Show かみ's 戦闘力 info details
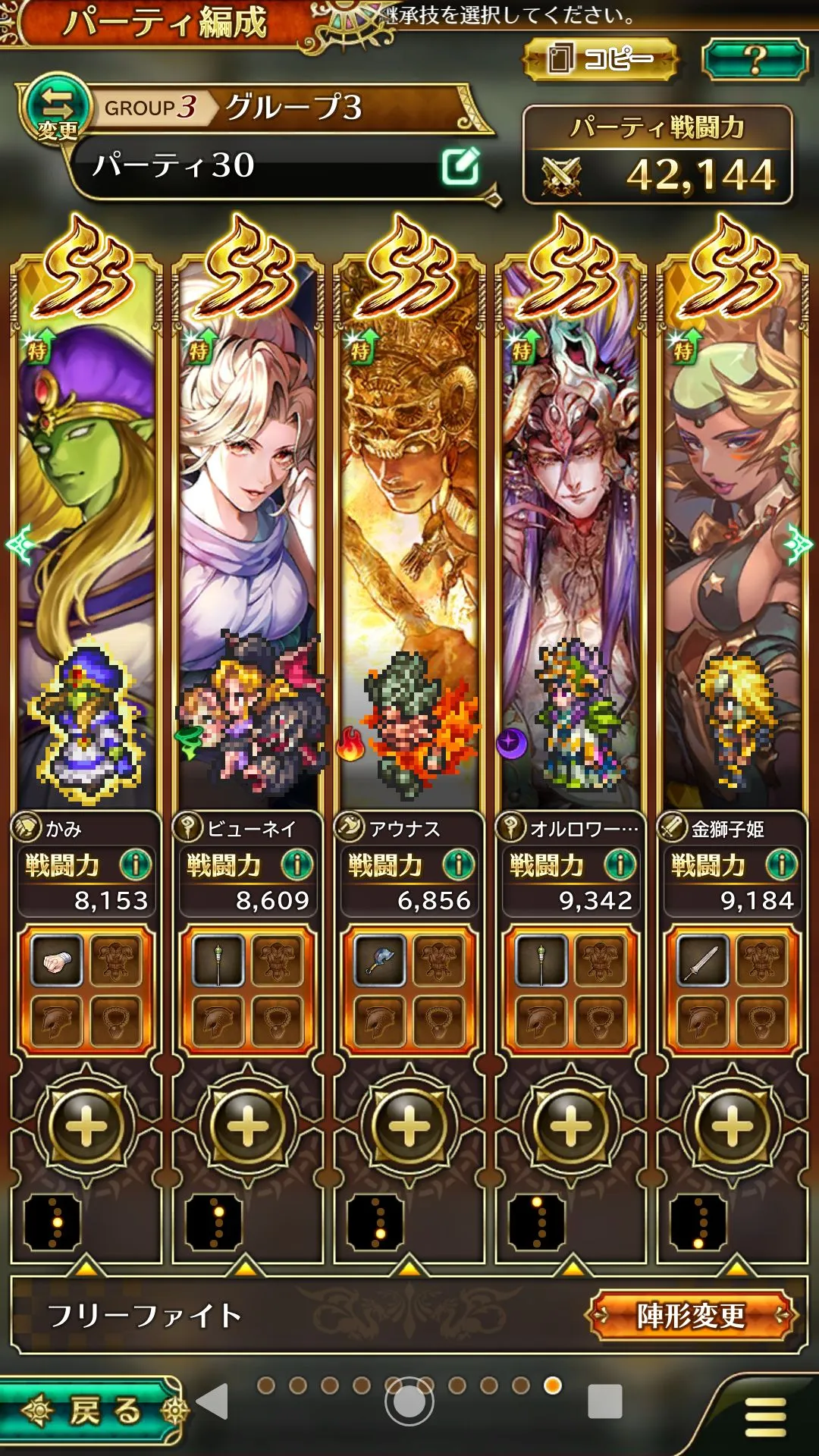 coord(136,864)
